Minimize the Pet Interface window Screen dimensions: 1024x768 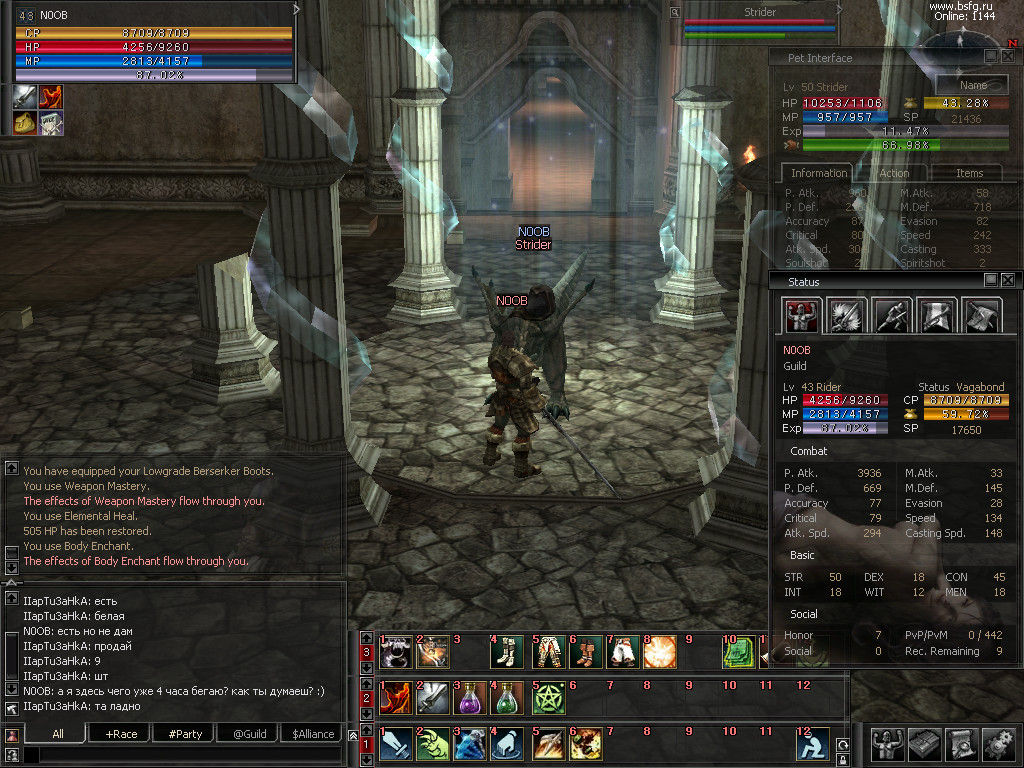[991, 58]
